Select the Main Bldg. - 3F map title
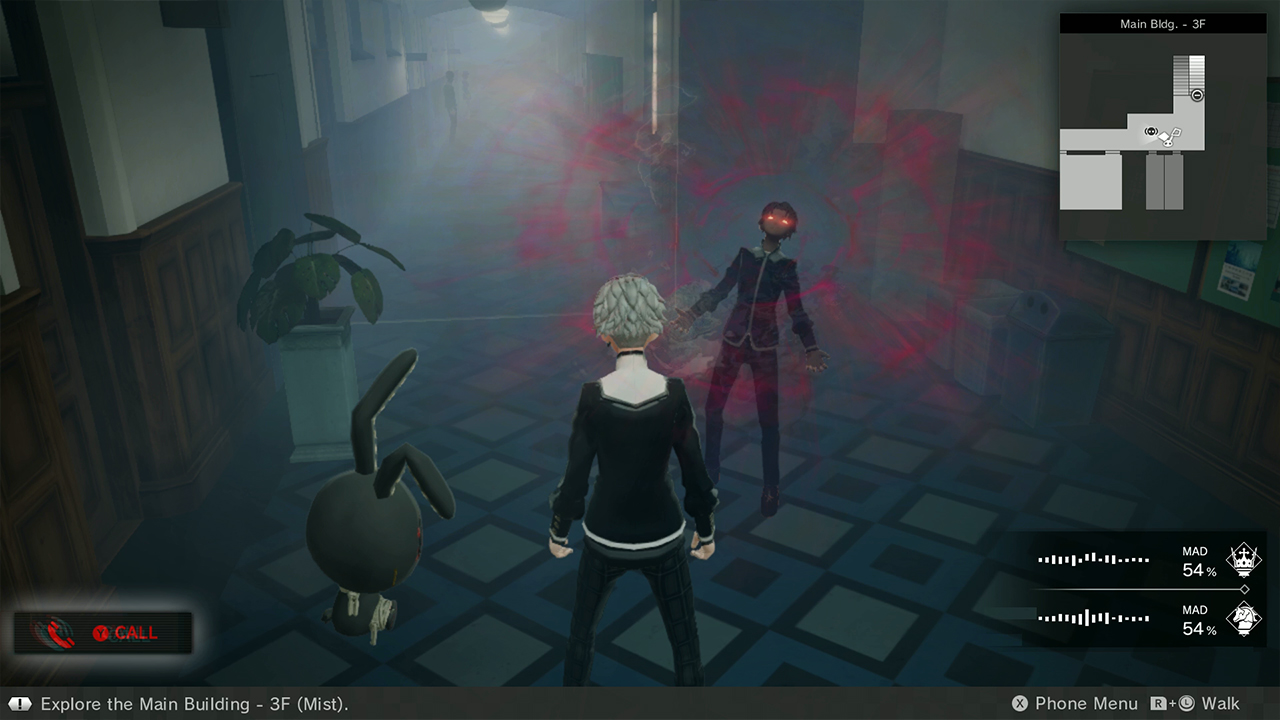The width and height of the screenshot is (1280, 720). 1163,23
